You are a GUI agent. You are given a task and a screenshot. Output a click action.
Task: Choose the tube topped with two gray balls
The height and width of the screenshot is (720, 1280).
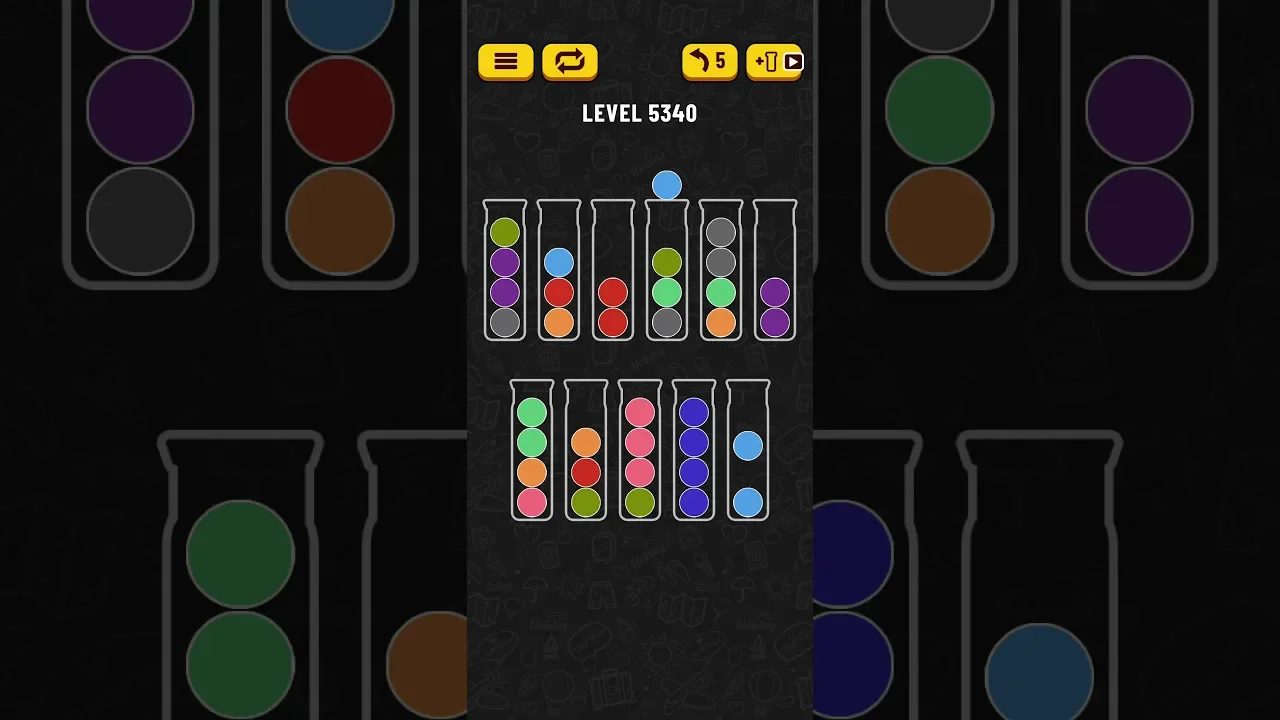721,271
